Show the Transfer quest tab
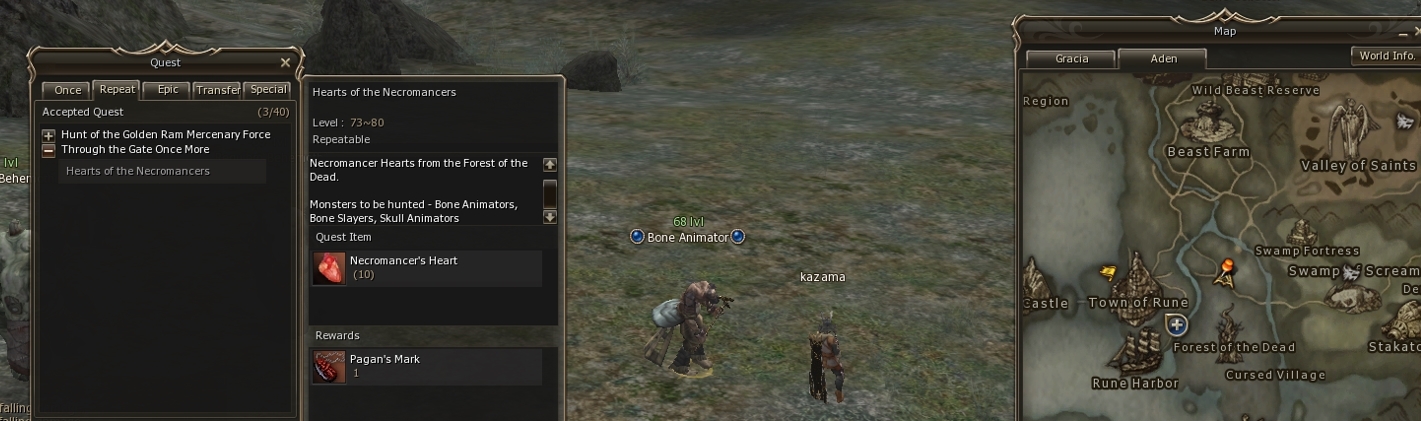The width and height of the screenshot is (1421, 421). [217, 90]
